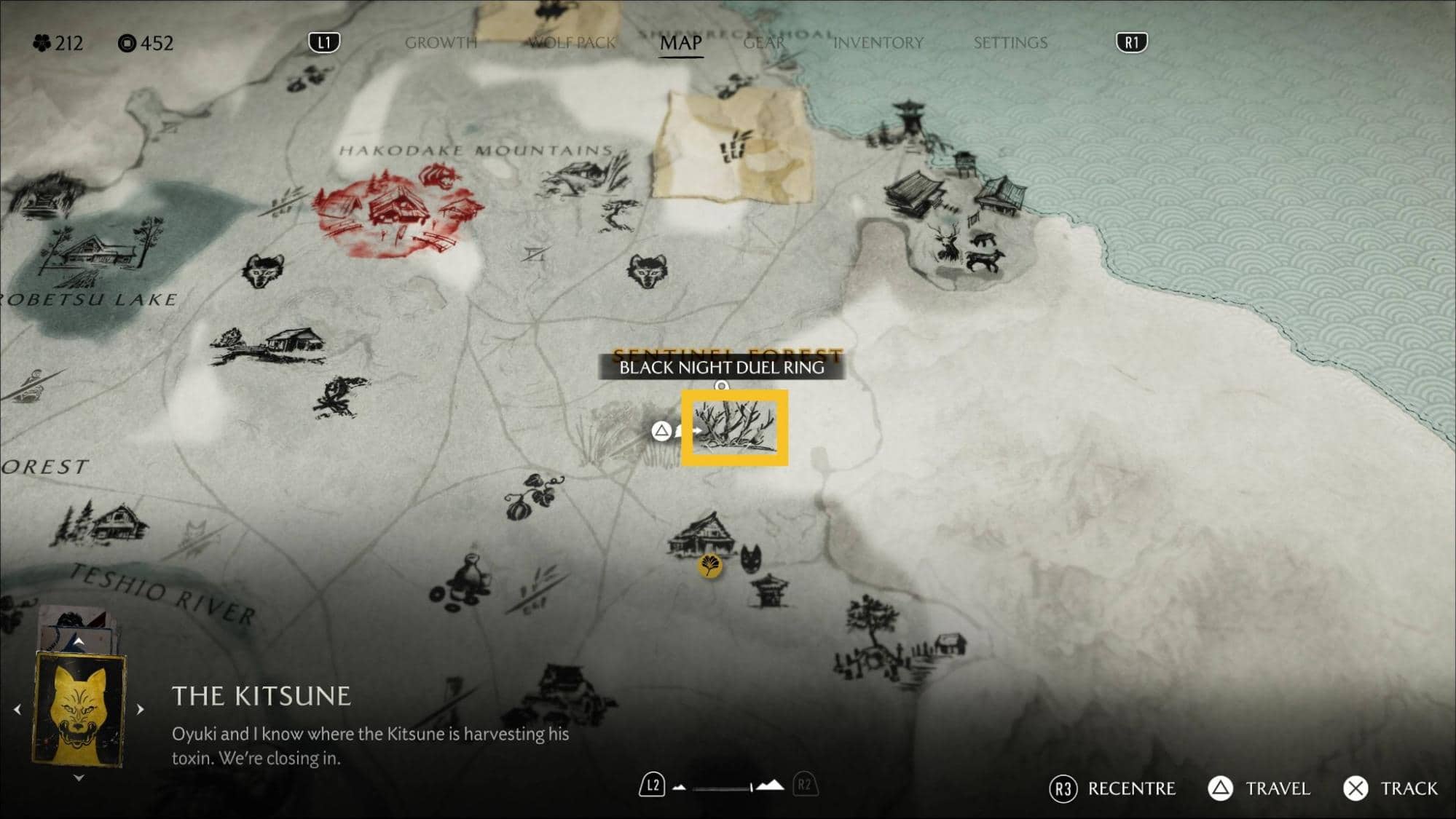Go to the Gear tab
Screen dimensions: 1456x819
pos(763,43)
